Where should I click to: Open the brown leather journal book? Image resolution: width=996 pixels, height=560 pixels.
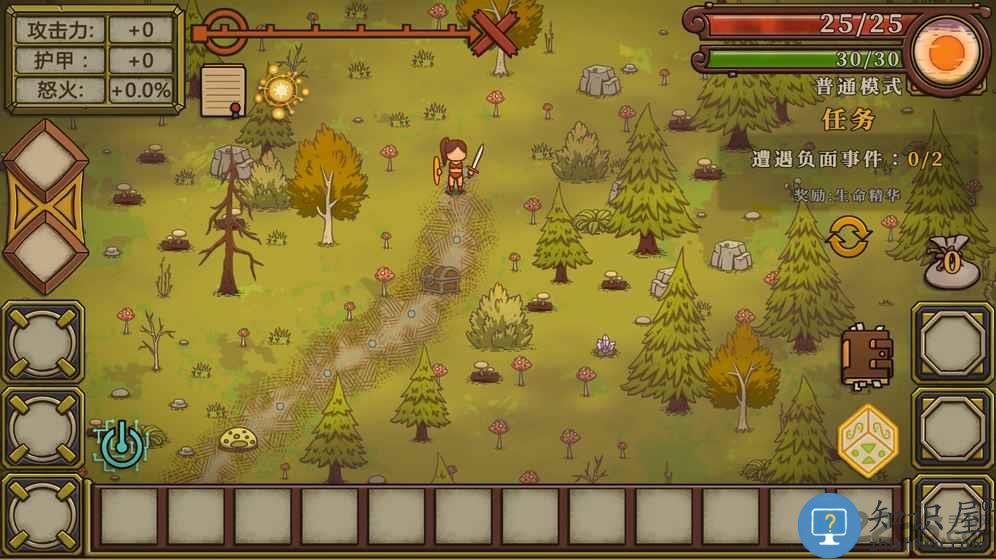(x=865, y=356)
